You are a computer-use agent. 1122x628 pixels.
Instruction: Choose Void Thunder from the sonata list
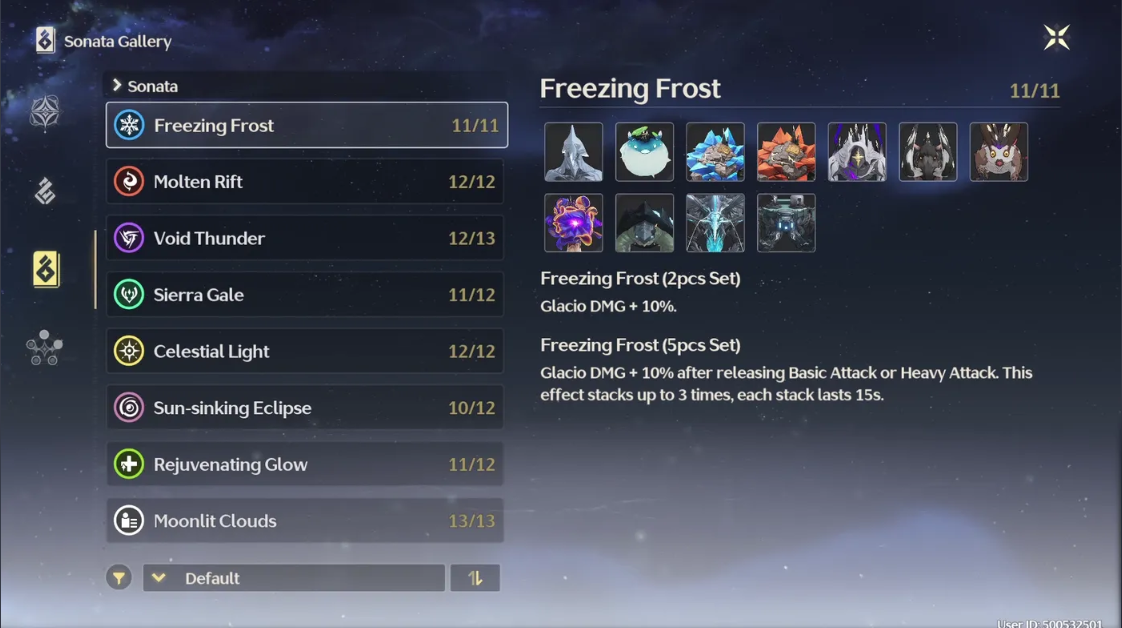click(x=306, y=238)
